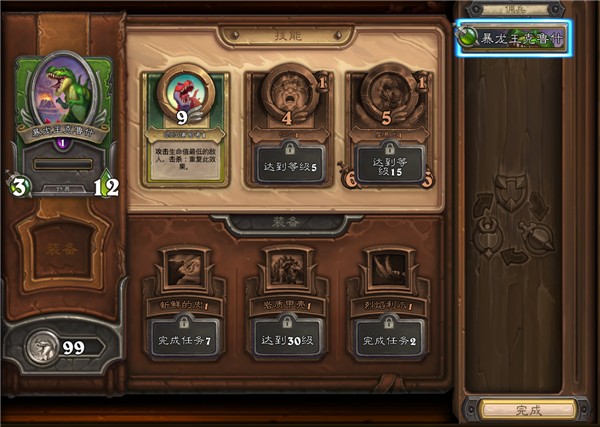Image resolution: width=600 pixels, height=427 pixels.
Task: Choose the locked ability requiring 达到等级15
Action: [x=387, y=127]
